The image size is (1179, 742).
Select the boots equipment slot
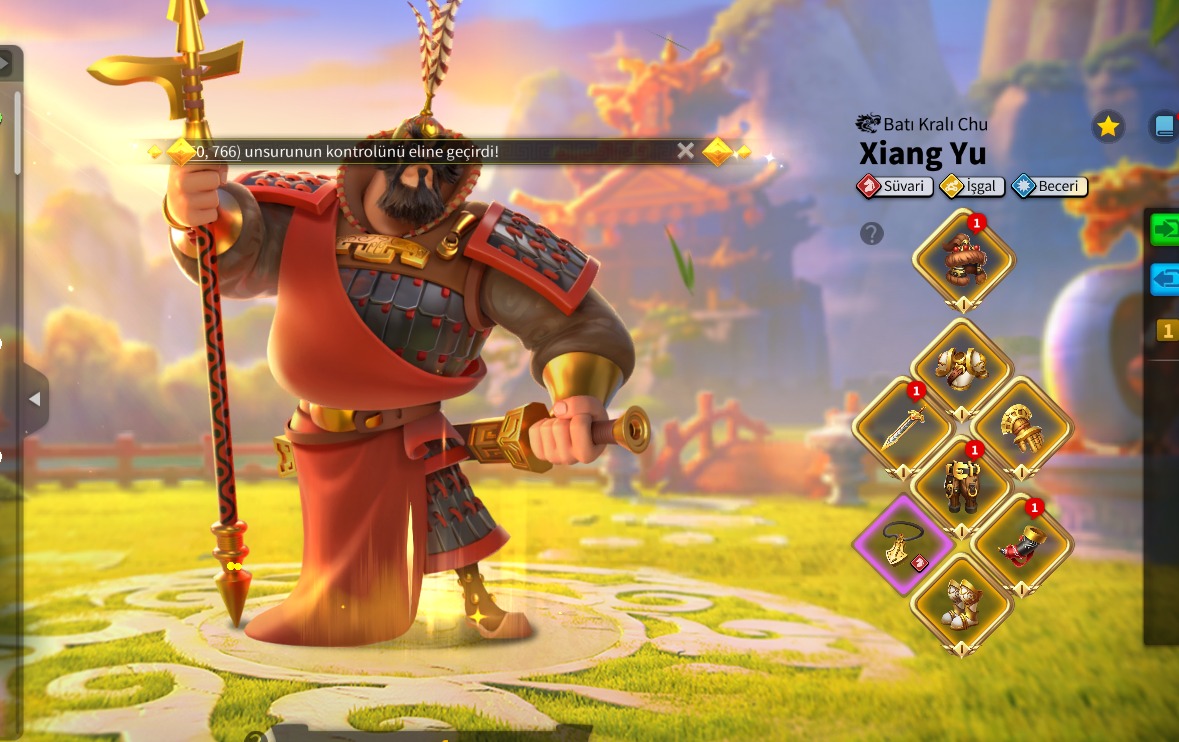tap(962, 603)
